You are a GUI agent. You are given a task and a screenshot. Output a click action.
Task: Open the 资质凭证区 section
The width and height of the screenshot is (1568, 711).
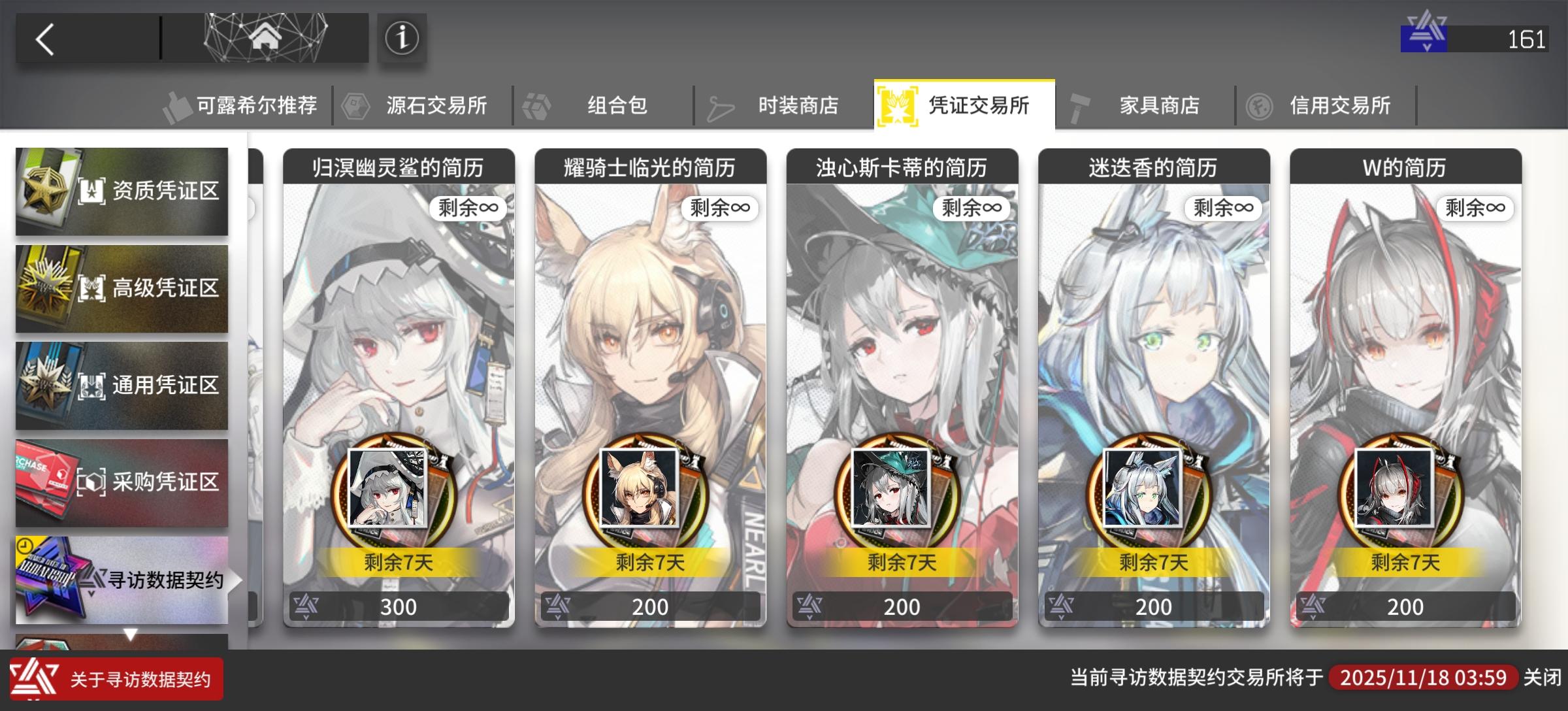(x=122, y=191)
